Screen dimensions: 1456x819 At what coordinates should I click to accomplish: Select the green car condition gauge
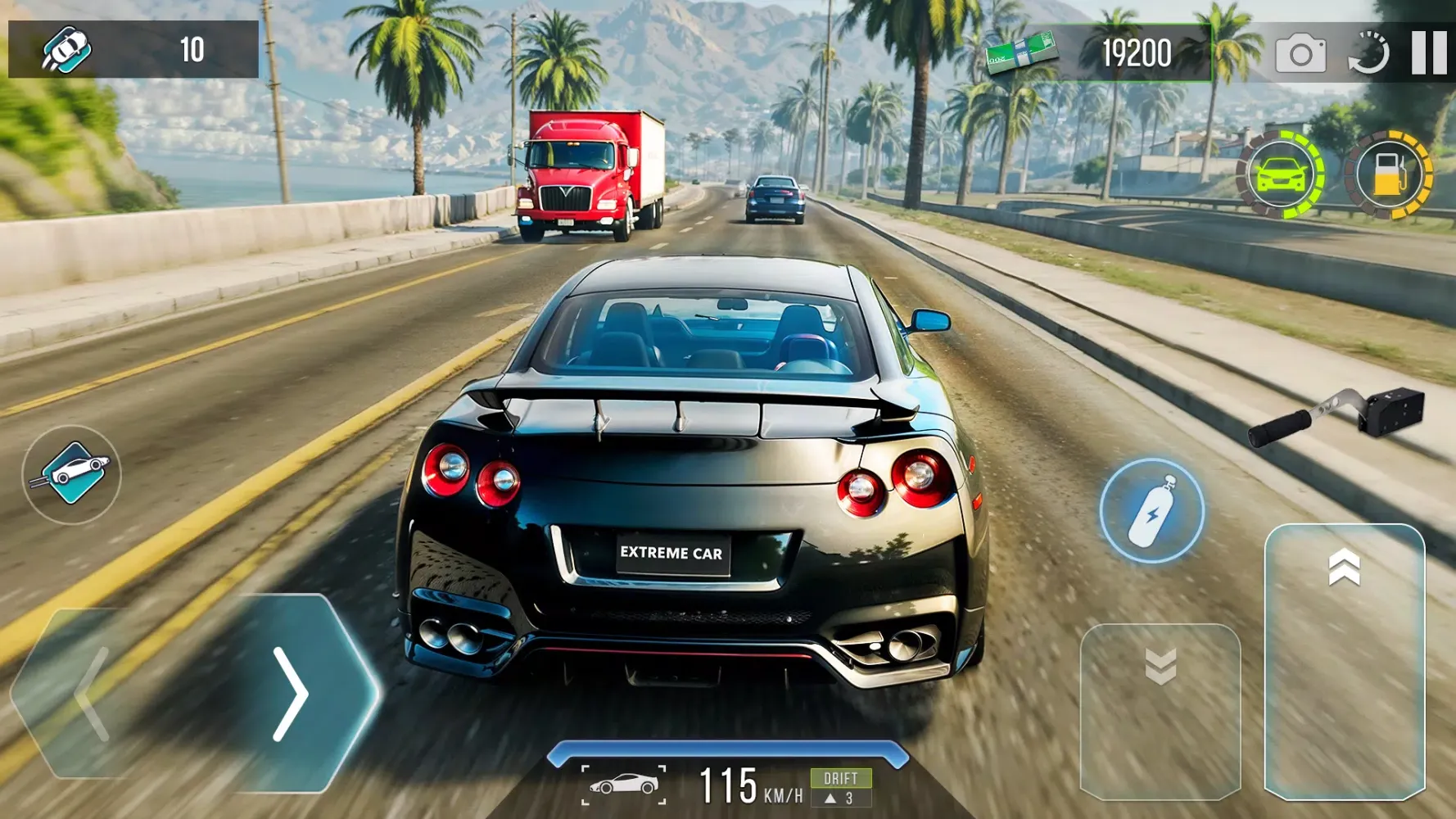[x=1280, y=174]
